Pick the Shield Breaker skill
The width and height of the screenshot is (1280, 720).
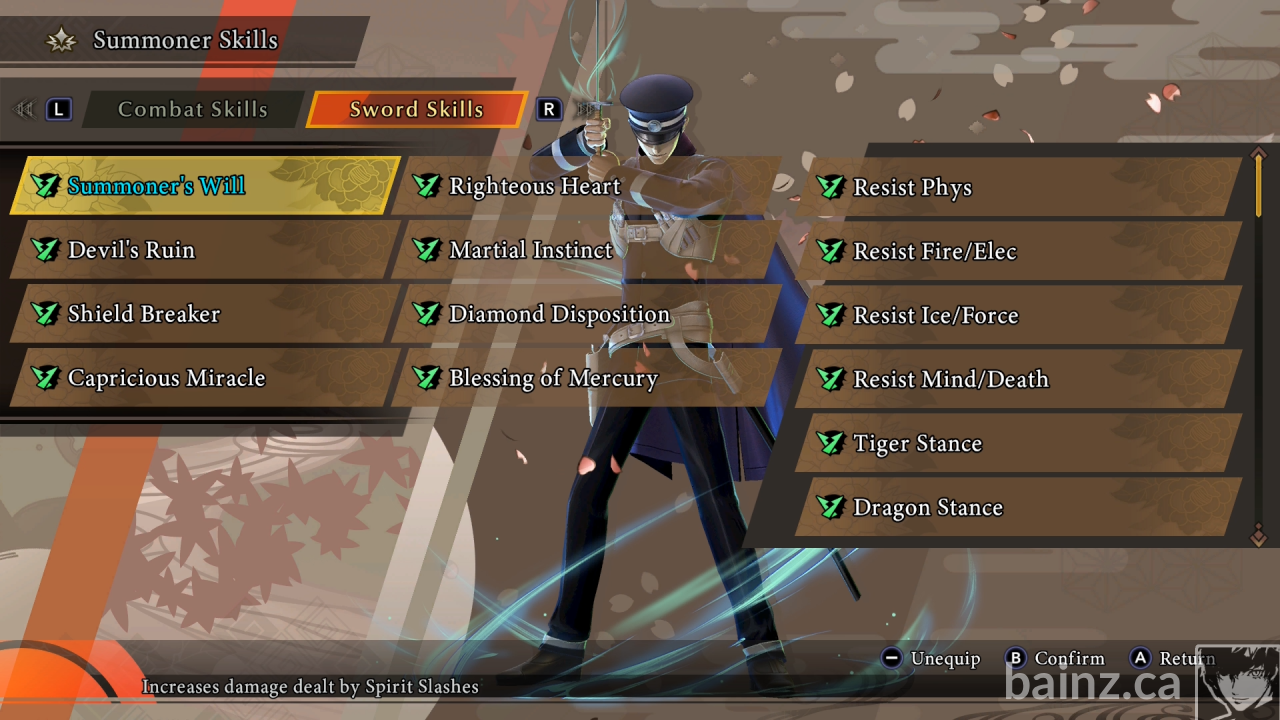[x=205, y=314]
